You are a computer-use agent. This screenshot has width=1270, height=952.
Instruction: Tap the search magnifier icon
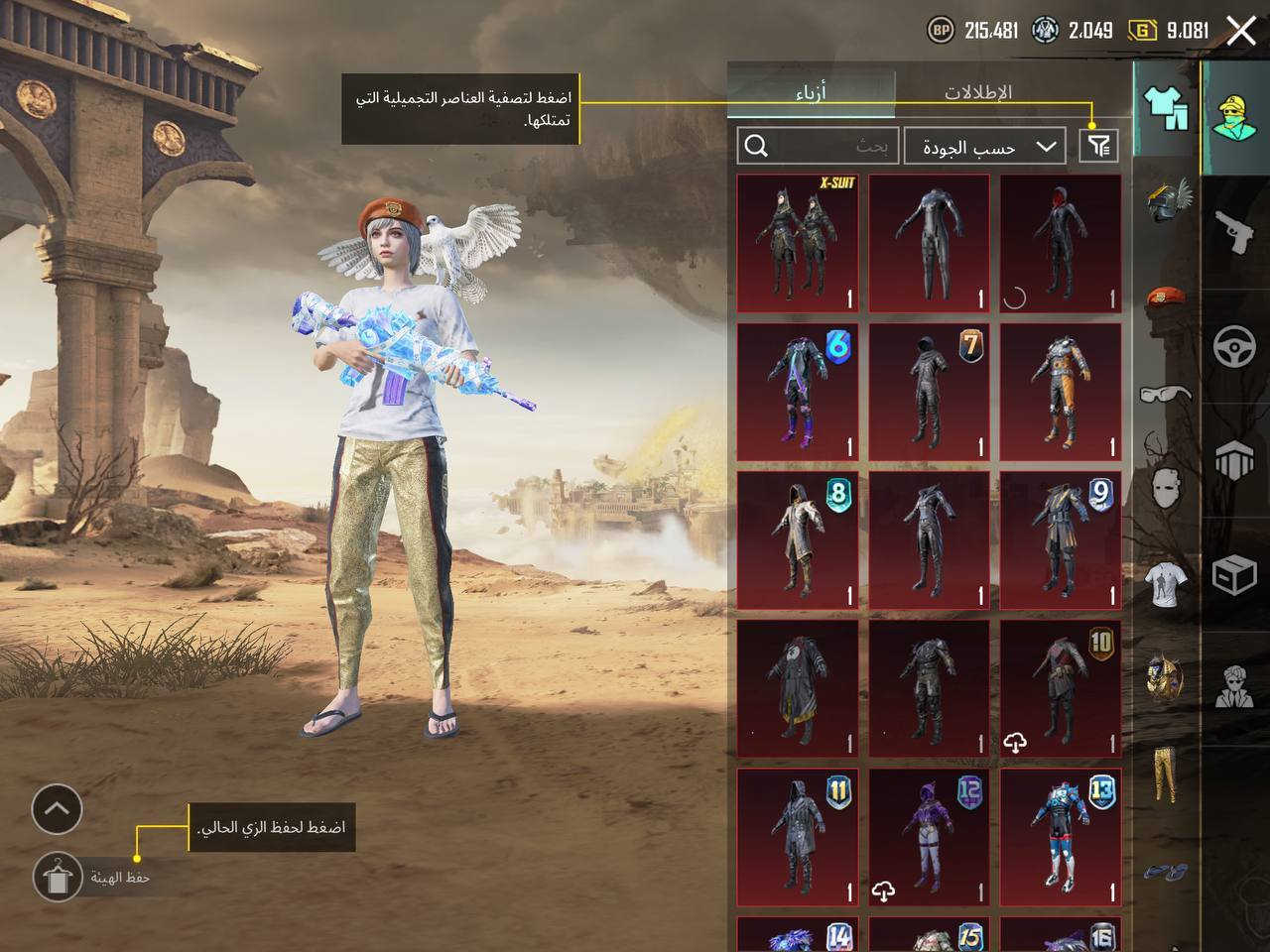(x=759, y=146)
